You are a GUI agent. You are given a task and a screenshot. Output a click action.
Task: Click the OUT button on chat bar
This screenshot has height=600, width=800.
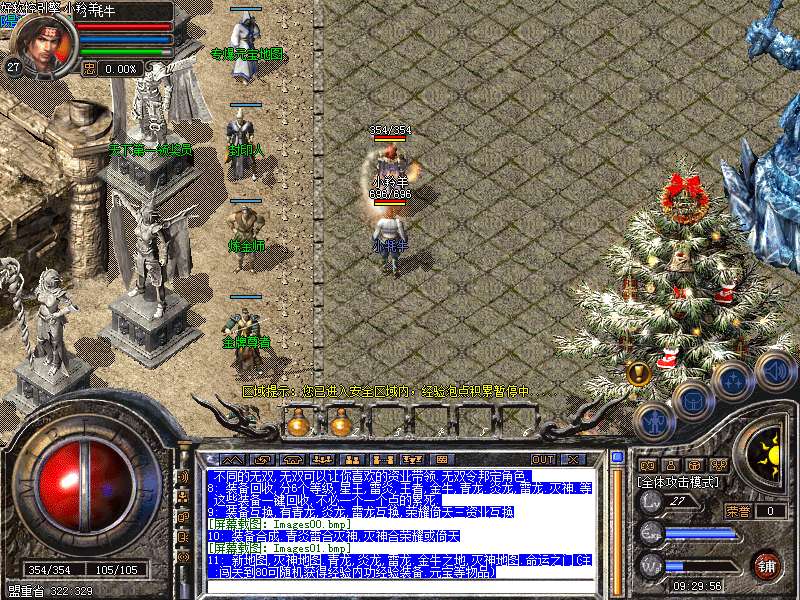pos(543,459)
